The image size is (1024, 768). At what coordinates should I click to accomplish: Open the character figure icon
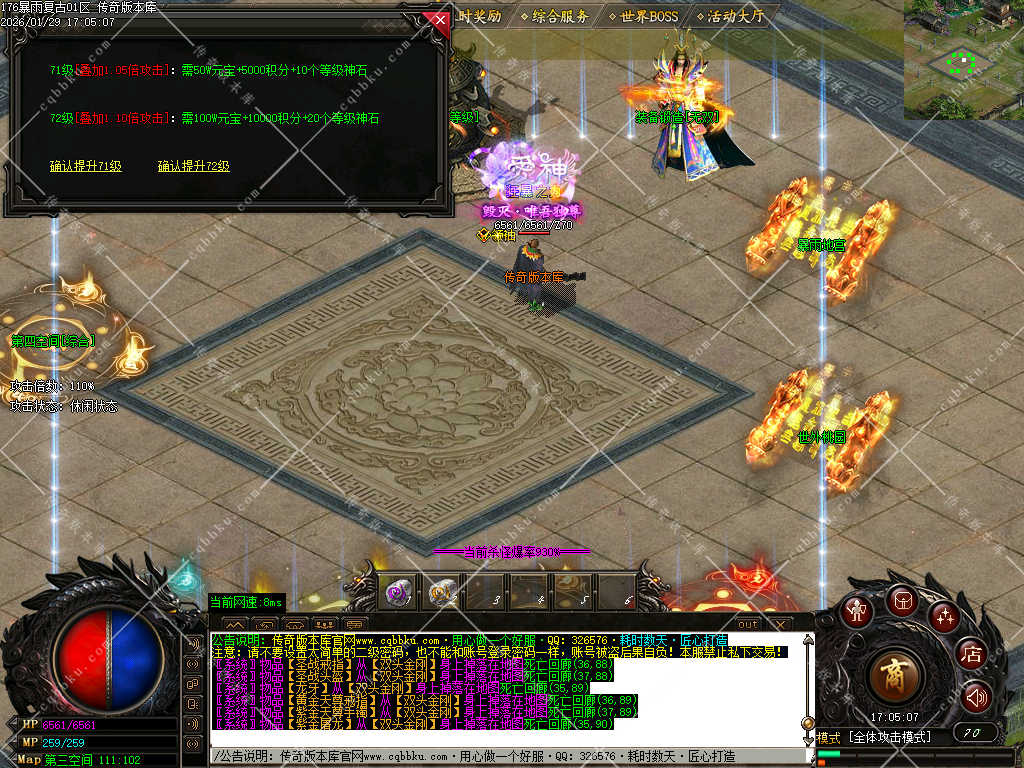tap(856, 610)
